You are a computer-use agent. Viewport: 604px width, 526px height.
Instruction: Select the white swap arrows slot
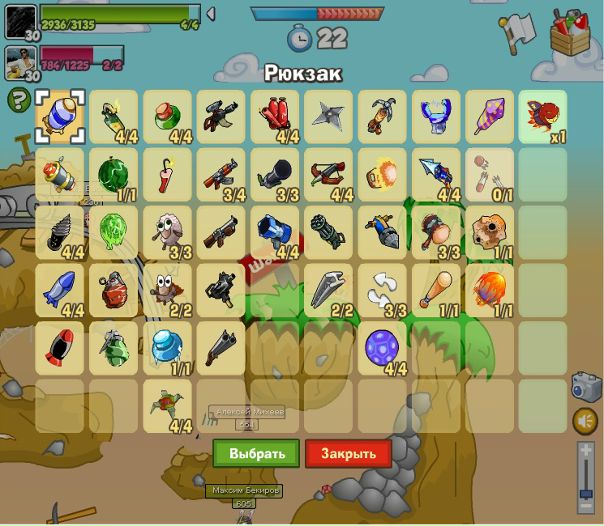[383, 290]
